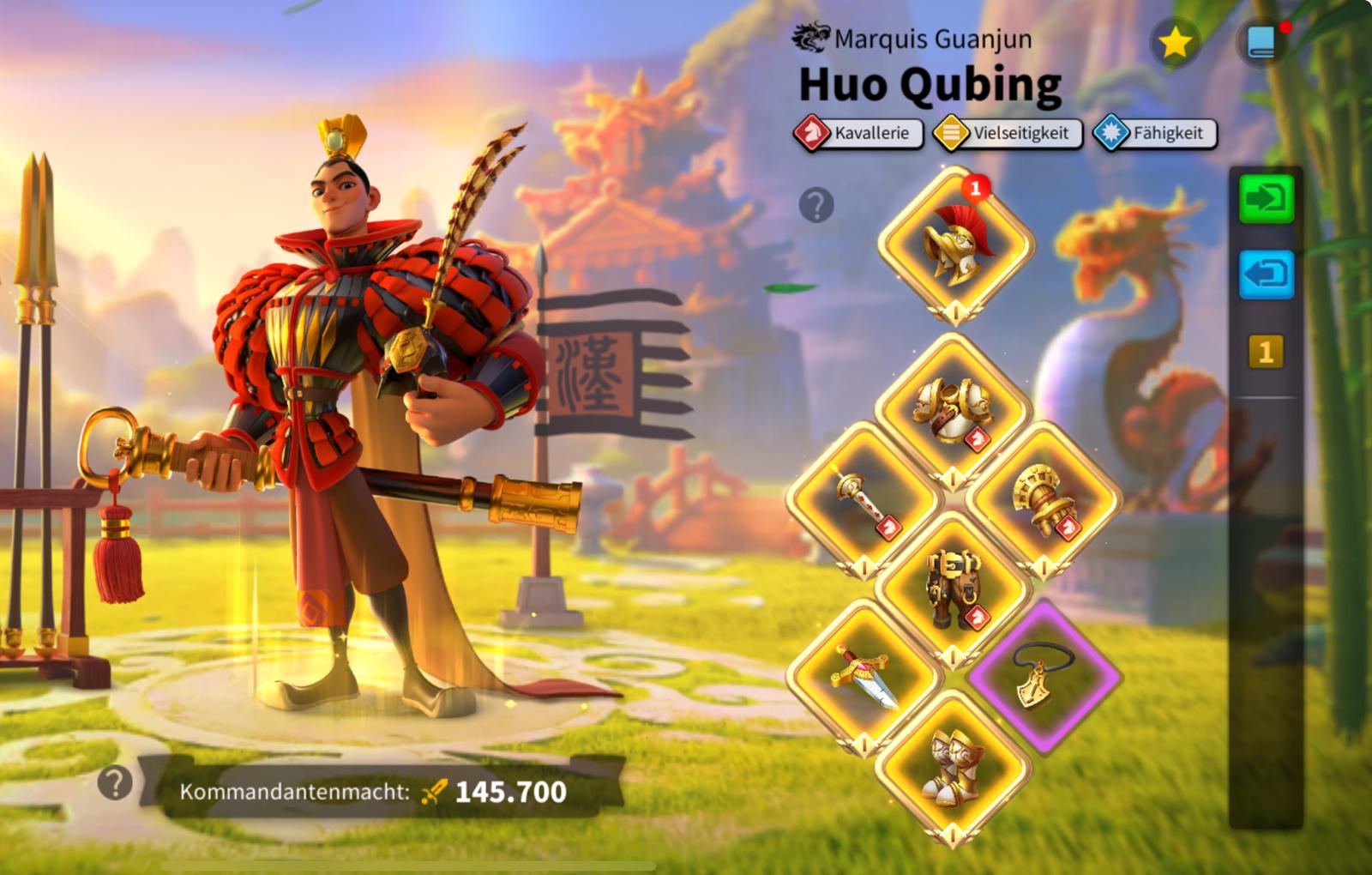Click the blue arrow unequip button
This screenshot has height=875, width=1372.
tap(1266, 275)
